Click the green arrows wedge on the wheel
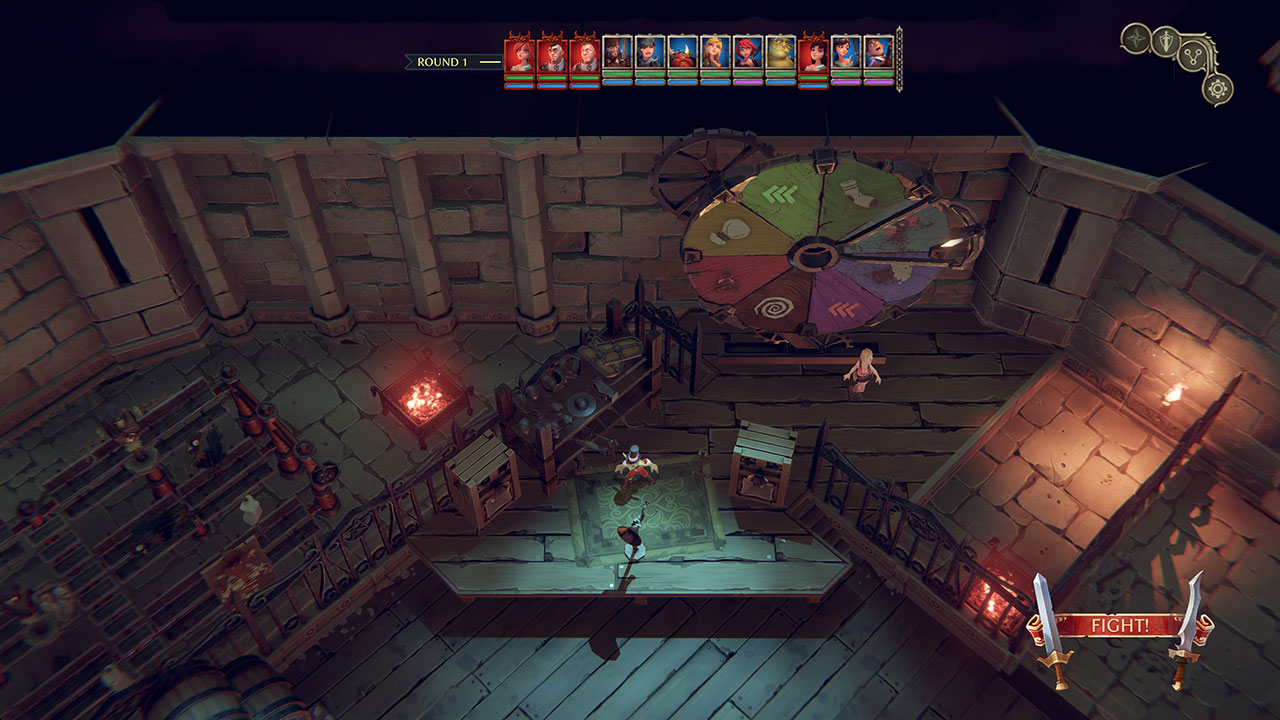The width and height of the screenshot is (1280, 720). [778, 192]
